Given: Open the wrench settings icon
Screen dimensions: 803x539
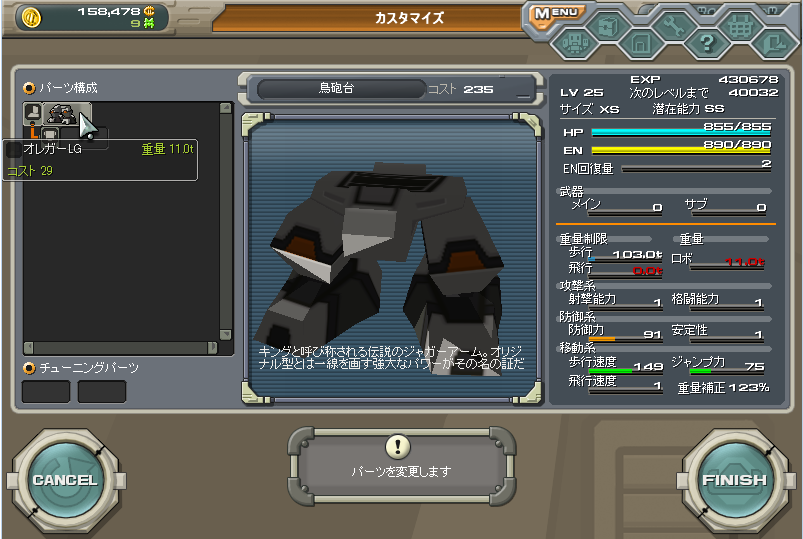Looking at the screenshot, I should tap(673, 26).
